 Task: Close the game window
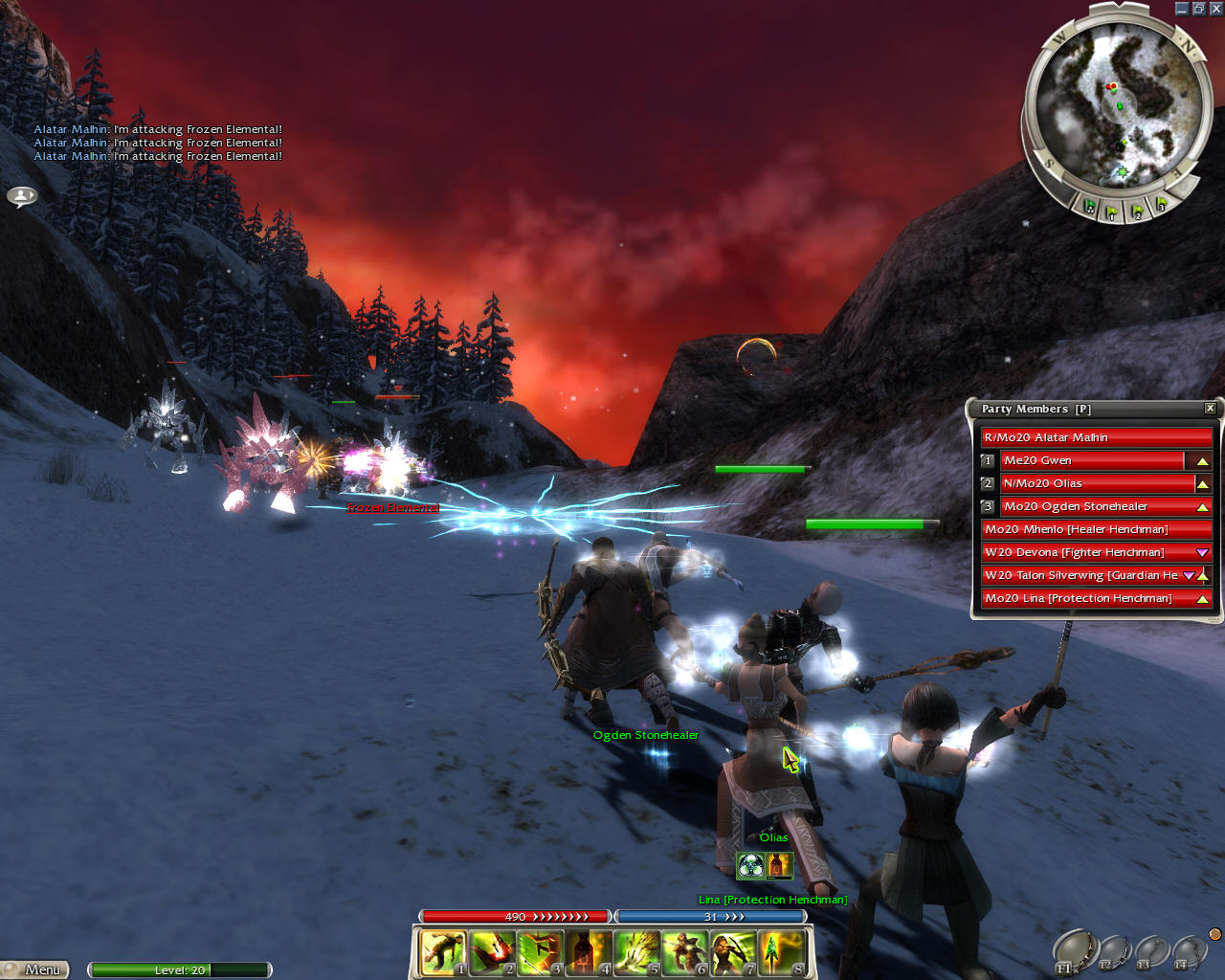click(1215, 9)
